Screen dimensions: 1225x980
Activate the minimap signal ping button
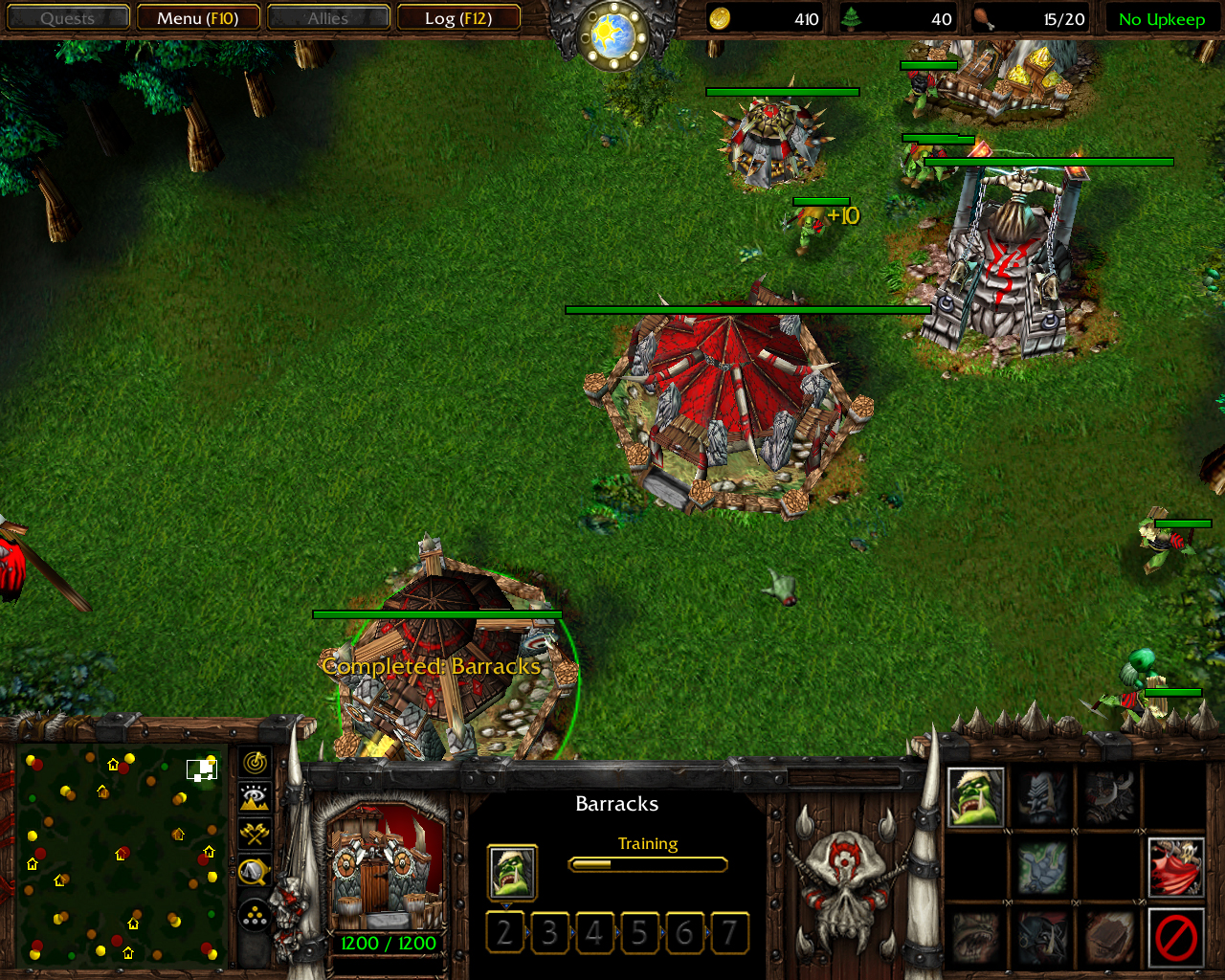coord(255,763)
